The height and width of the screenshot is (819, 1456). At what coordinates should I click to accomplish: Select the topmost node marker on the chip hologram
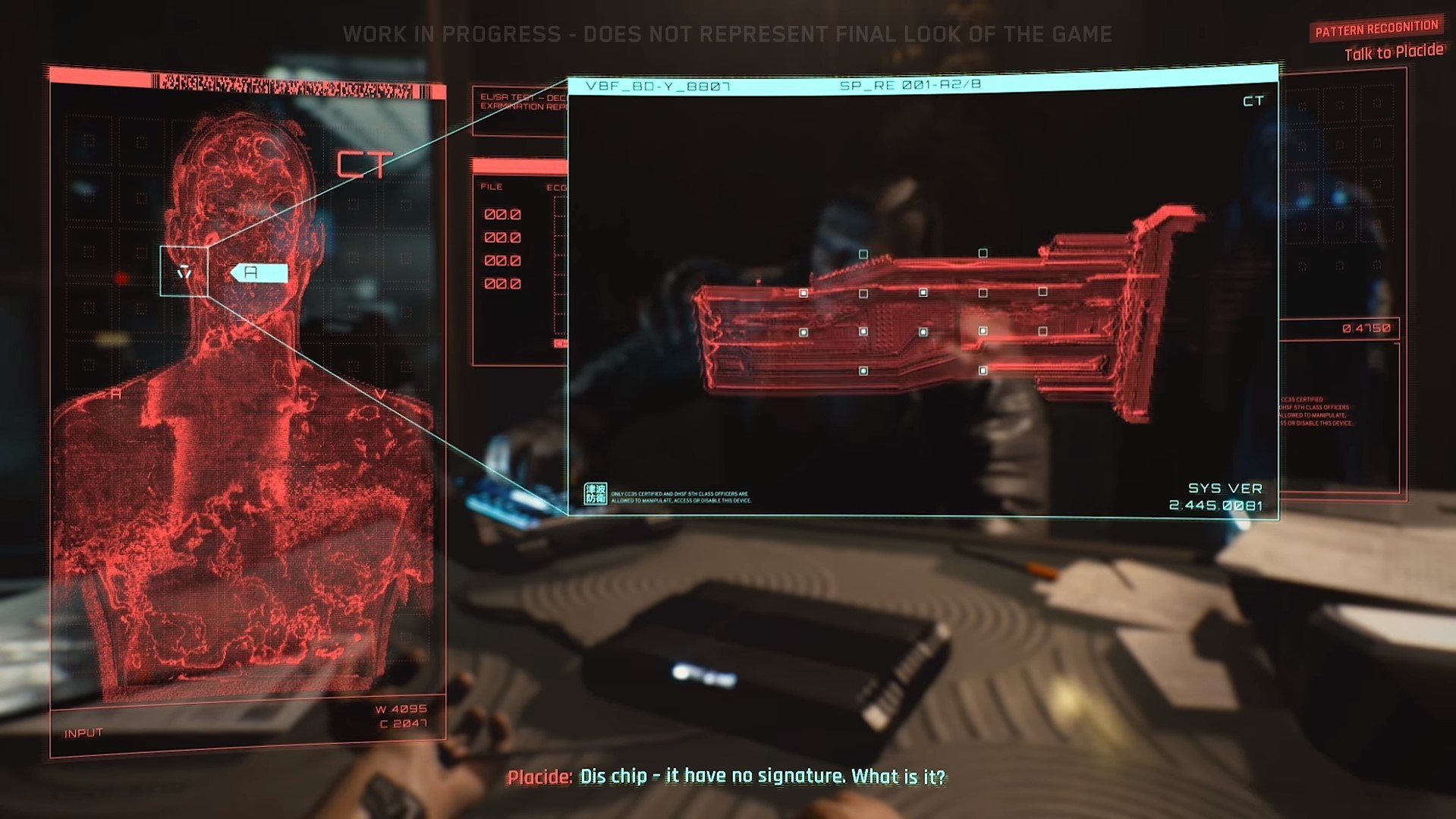983,252
